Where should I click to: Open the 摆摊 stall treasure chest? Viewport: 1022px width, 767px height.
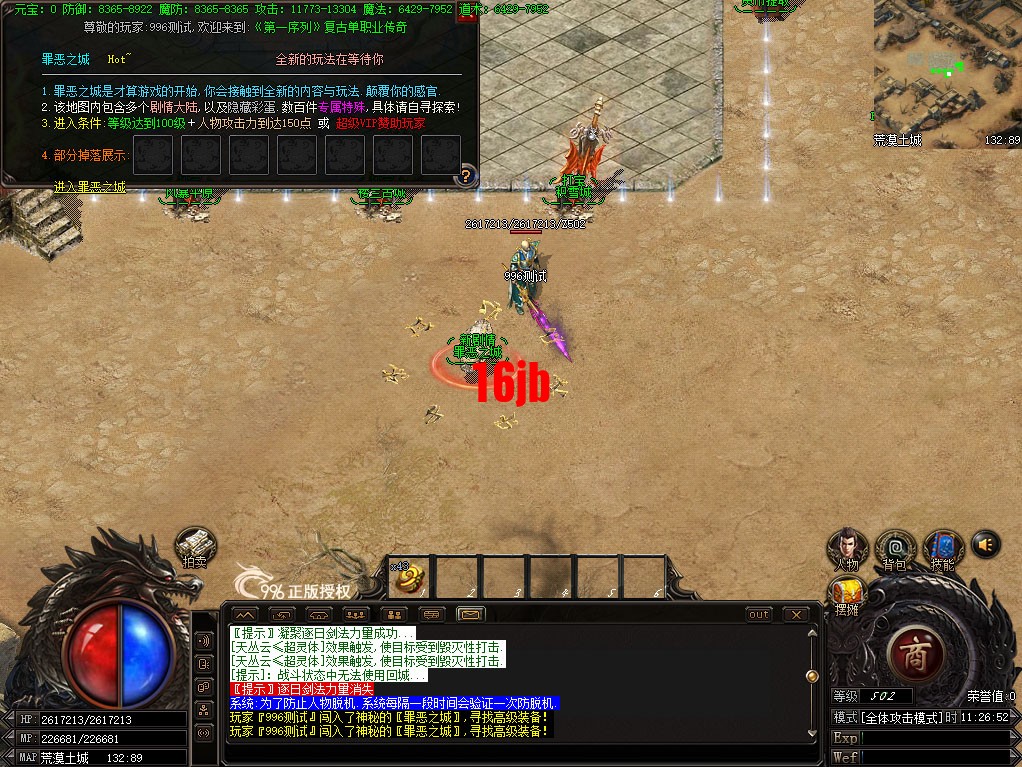point(846,593)
